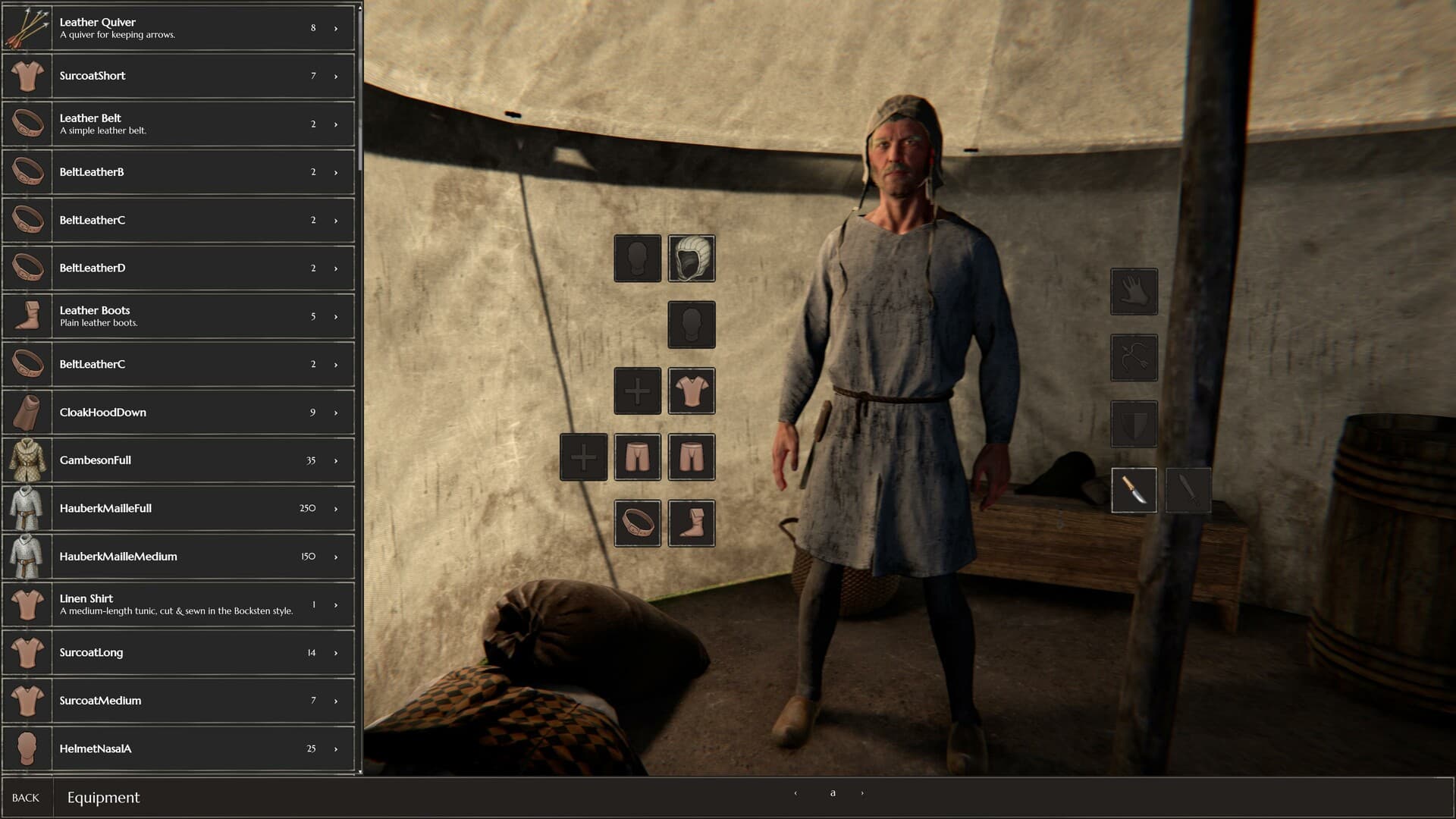Click the gloves slot icon
This screenshot has height=819, width=1456.
coord(1134,292)
